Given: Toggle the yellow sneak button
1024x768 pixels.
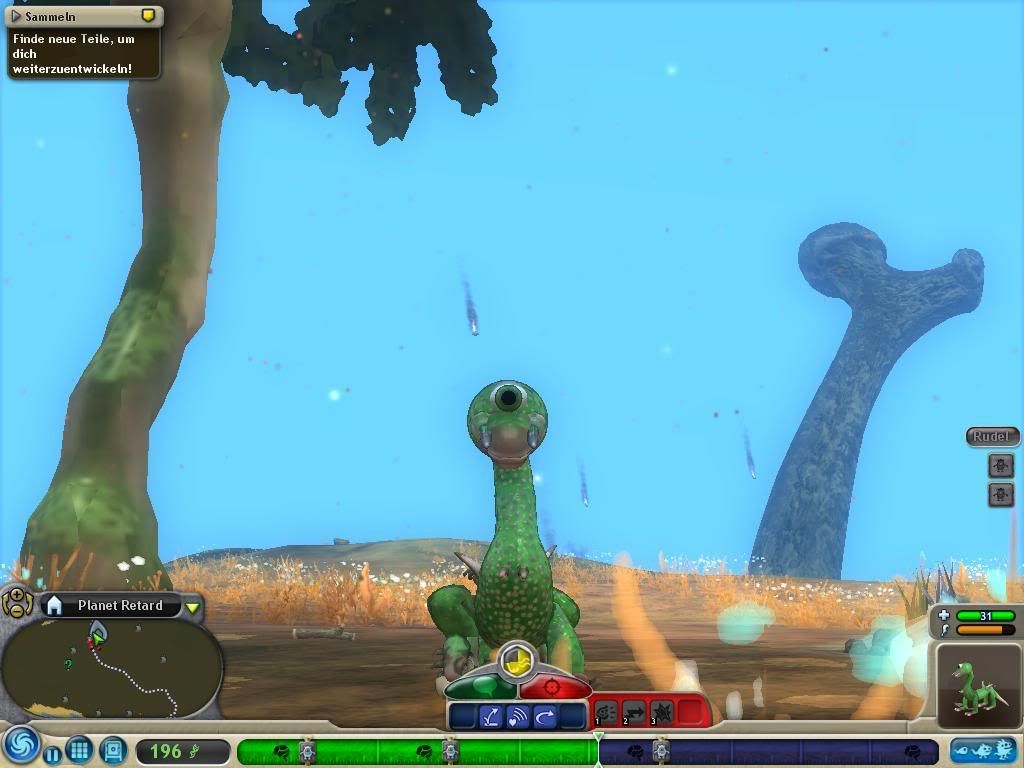Looking at the screenshot, I should (516, 659).
